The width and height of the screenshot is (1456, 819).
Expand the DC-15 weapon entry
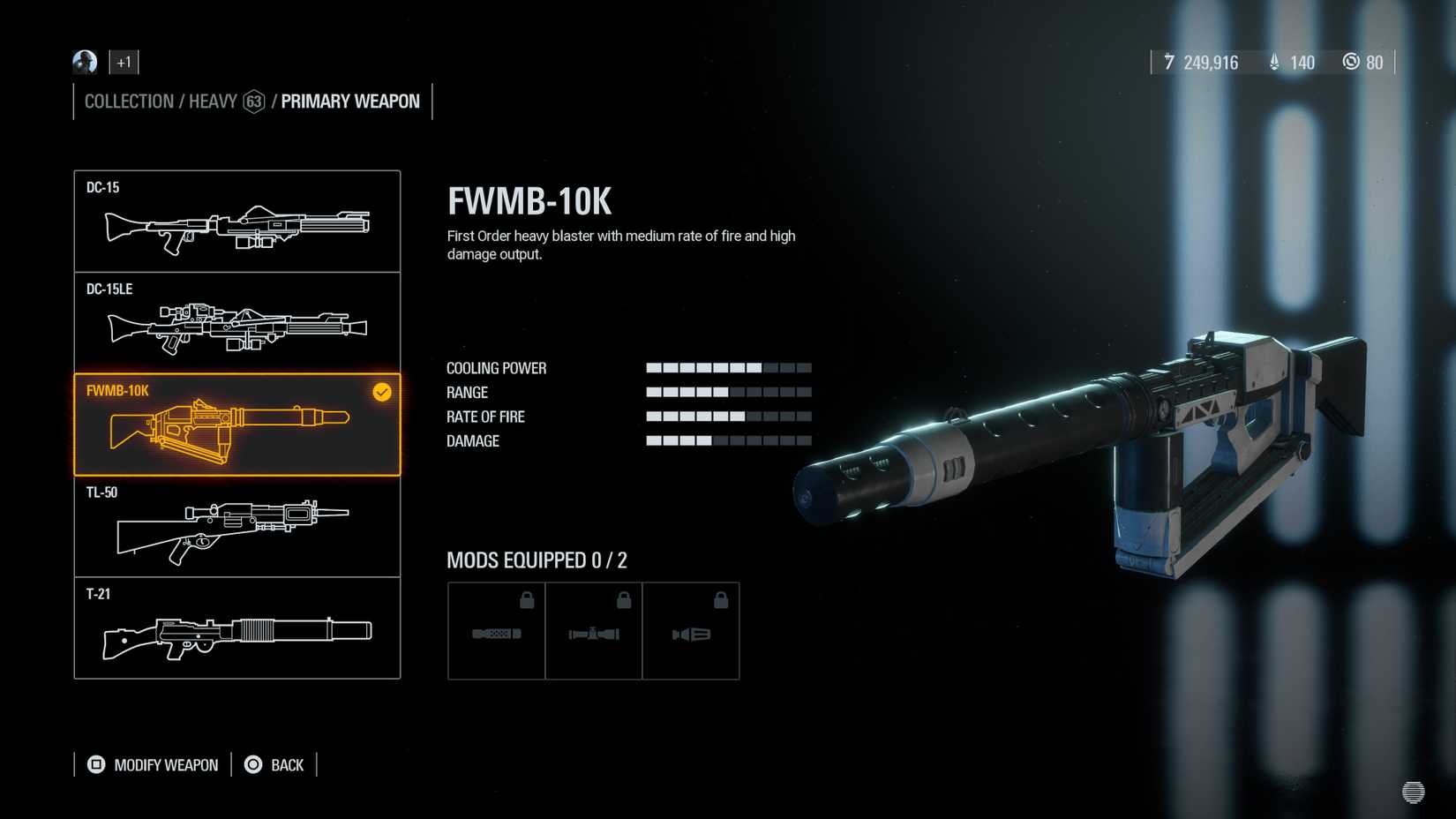click(x=236, y=221)
